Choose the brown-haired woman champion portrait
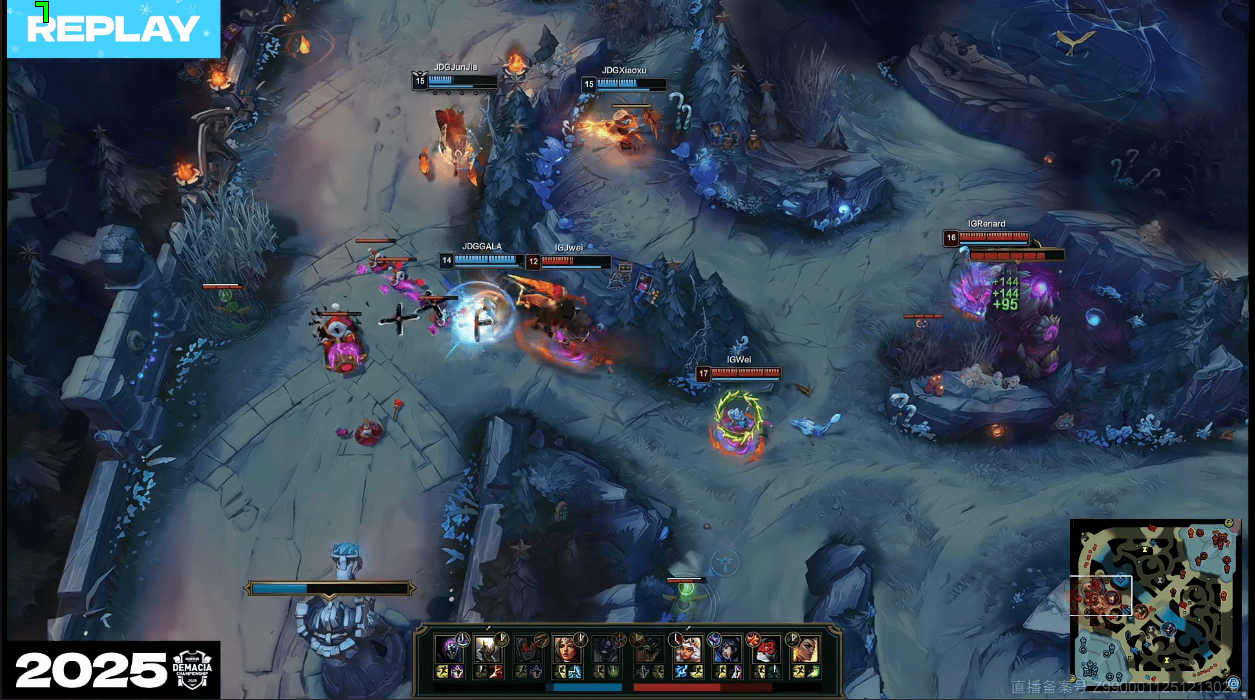 566,648
